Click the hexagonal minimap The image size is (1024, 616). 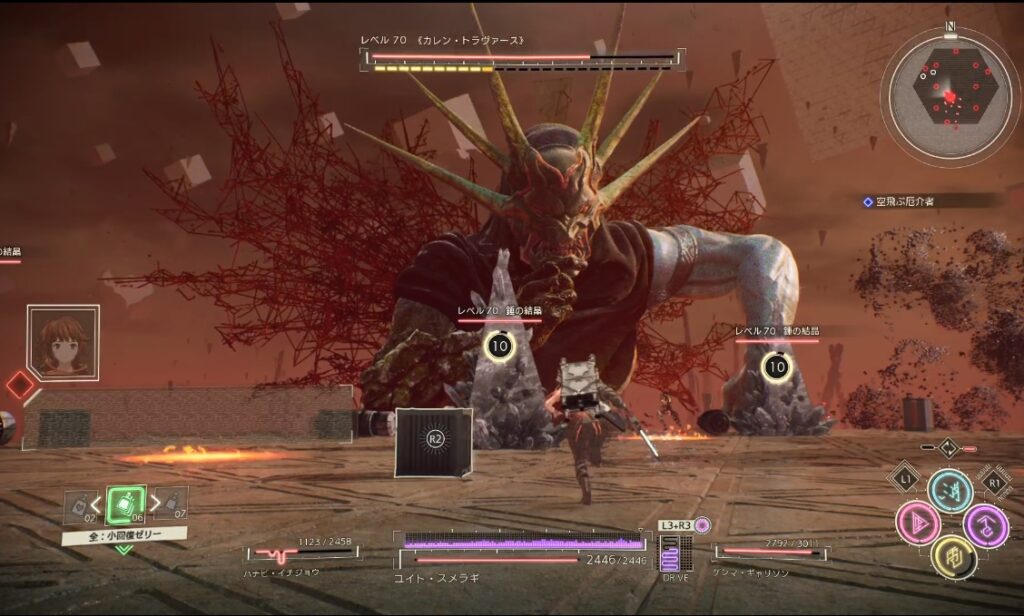[951, 96]
